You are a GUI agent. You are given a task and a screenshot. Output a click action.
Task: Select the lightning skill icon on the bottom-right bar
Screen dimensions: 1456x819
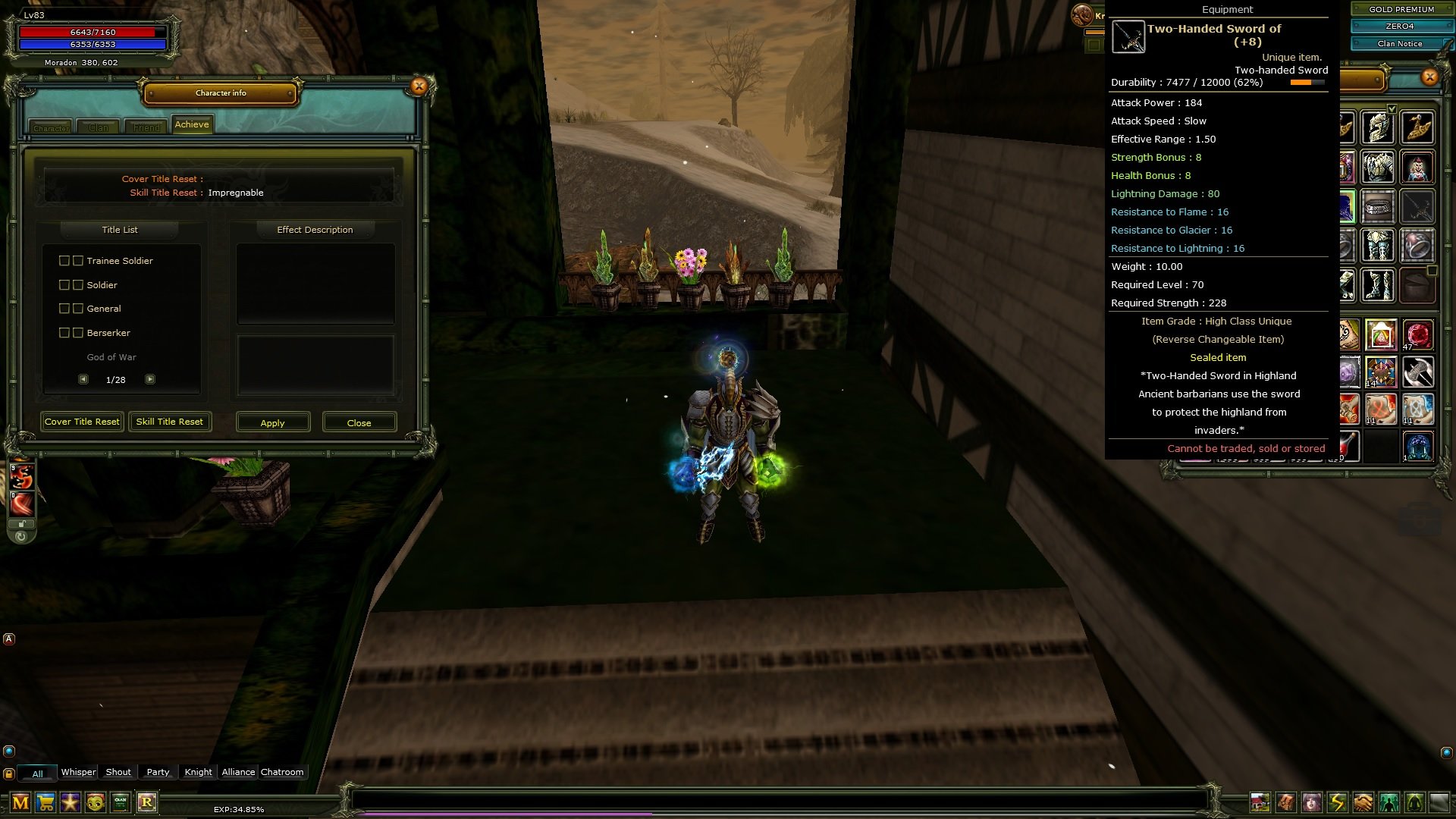(x=1336, y=802)
